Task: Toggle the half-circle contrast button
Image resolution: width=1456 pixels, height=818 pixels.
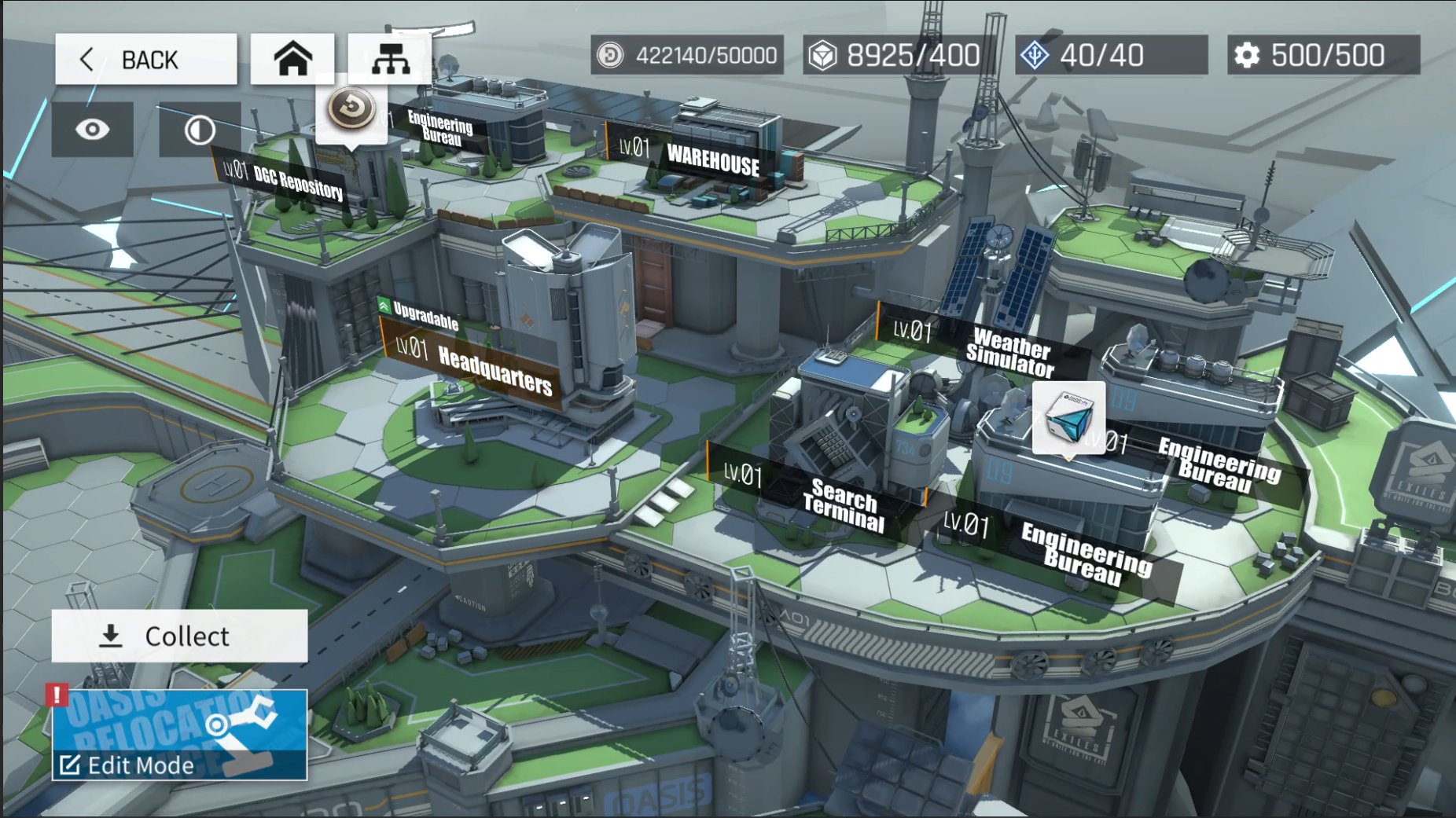Action: point(200,130)
